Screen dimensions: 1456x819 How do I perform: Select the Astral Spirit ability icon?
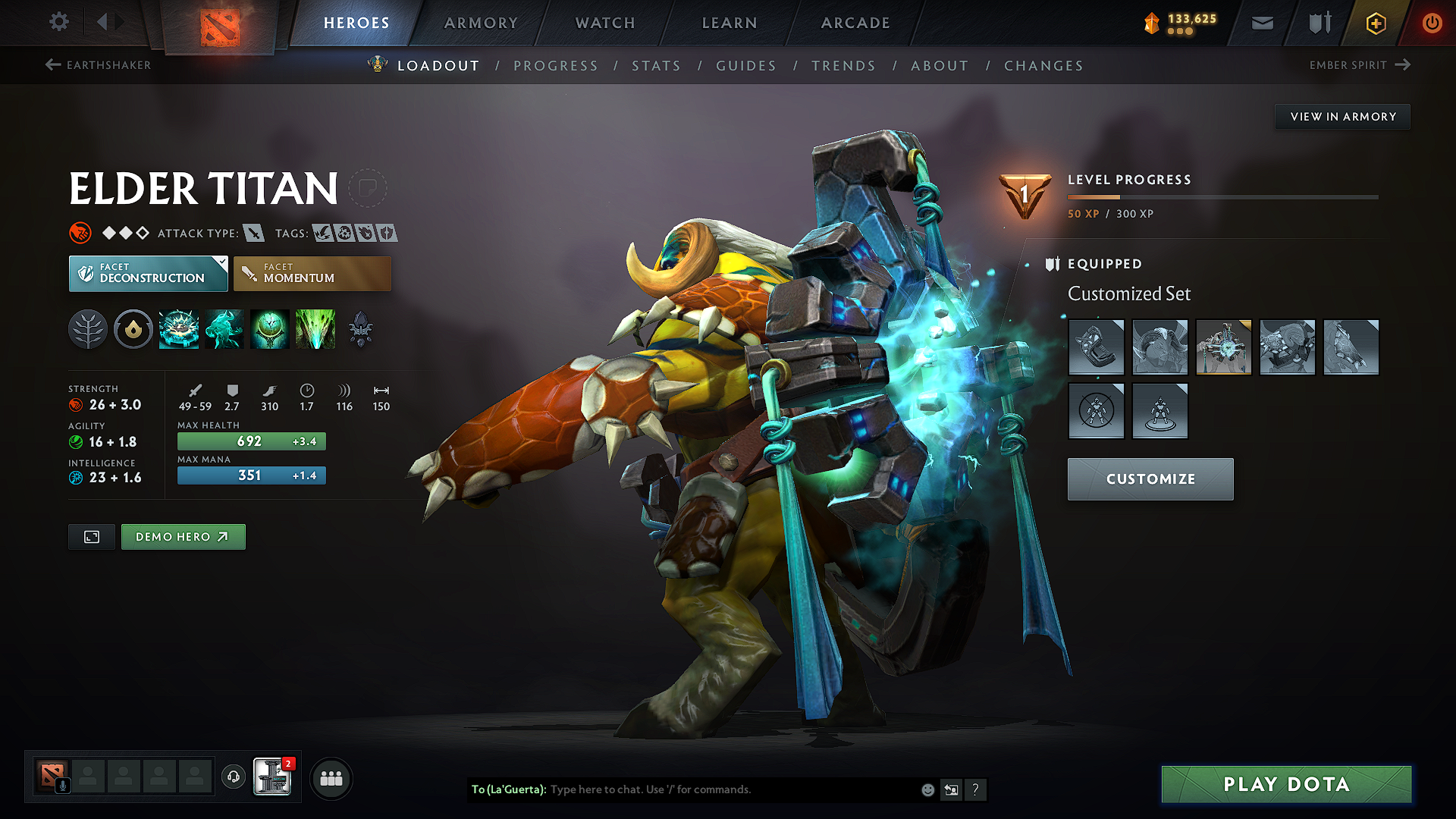point(224,329)
